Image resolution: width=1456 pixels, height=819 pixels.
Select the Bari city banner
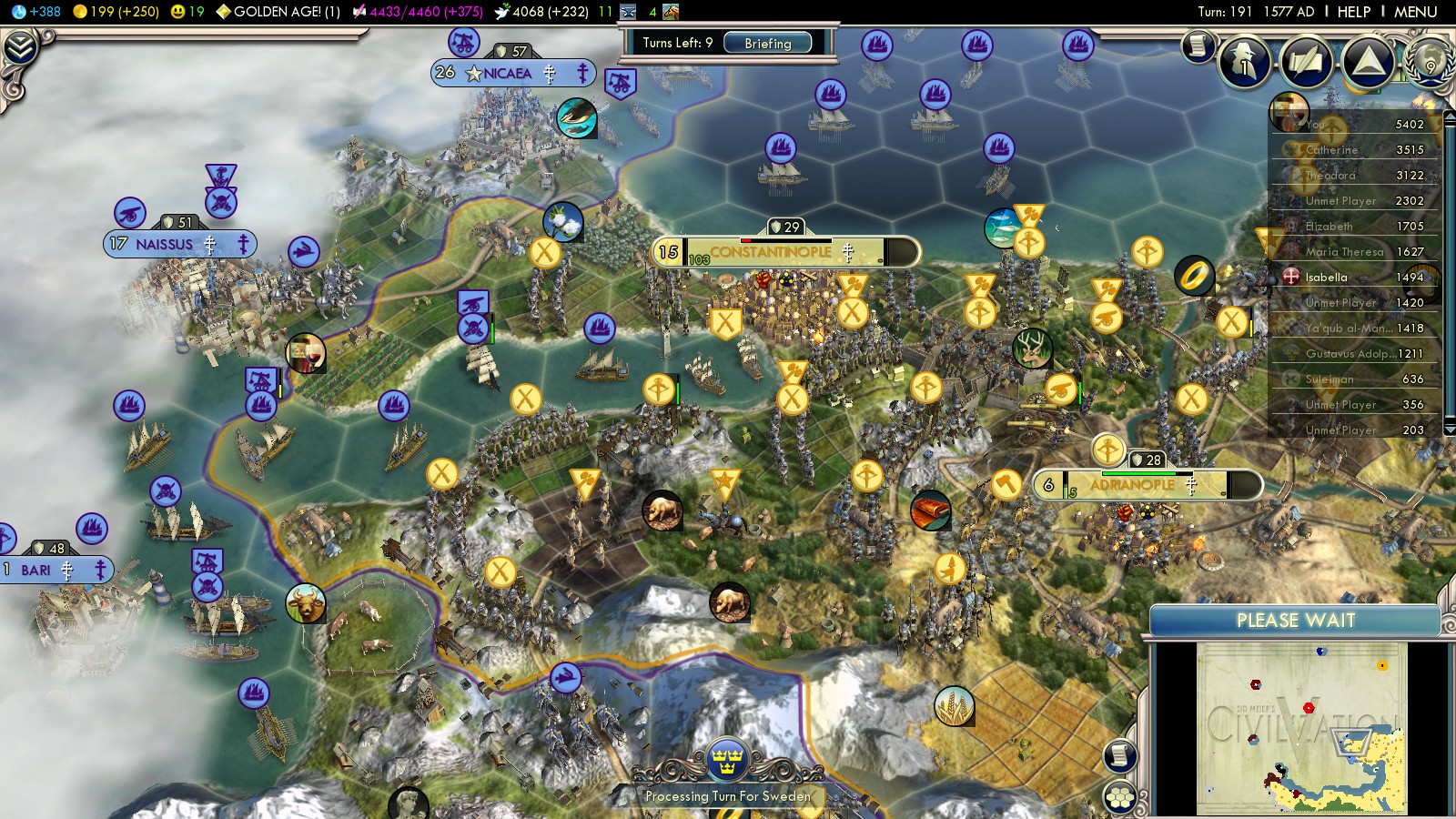[36, 570]
